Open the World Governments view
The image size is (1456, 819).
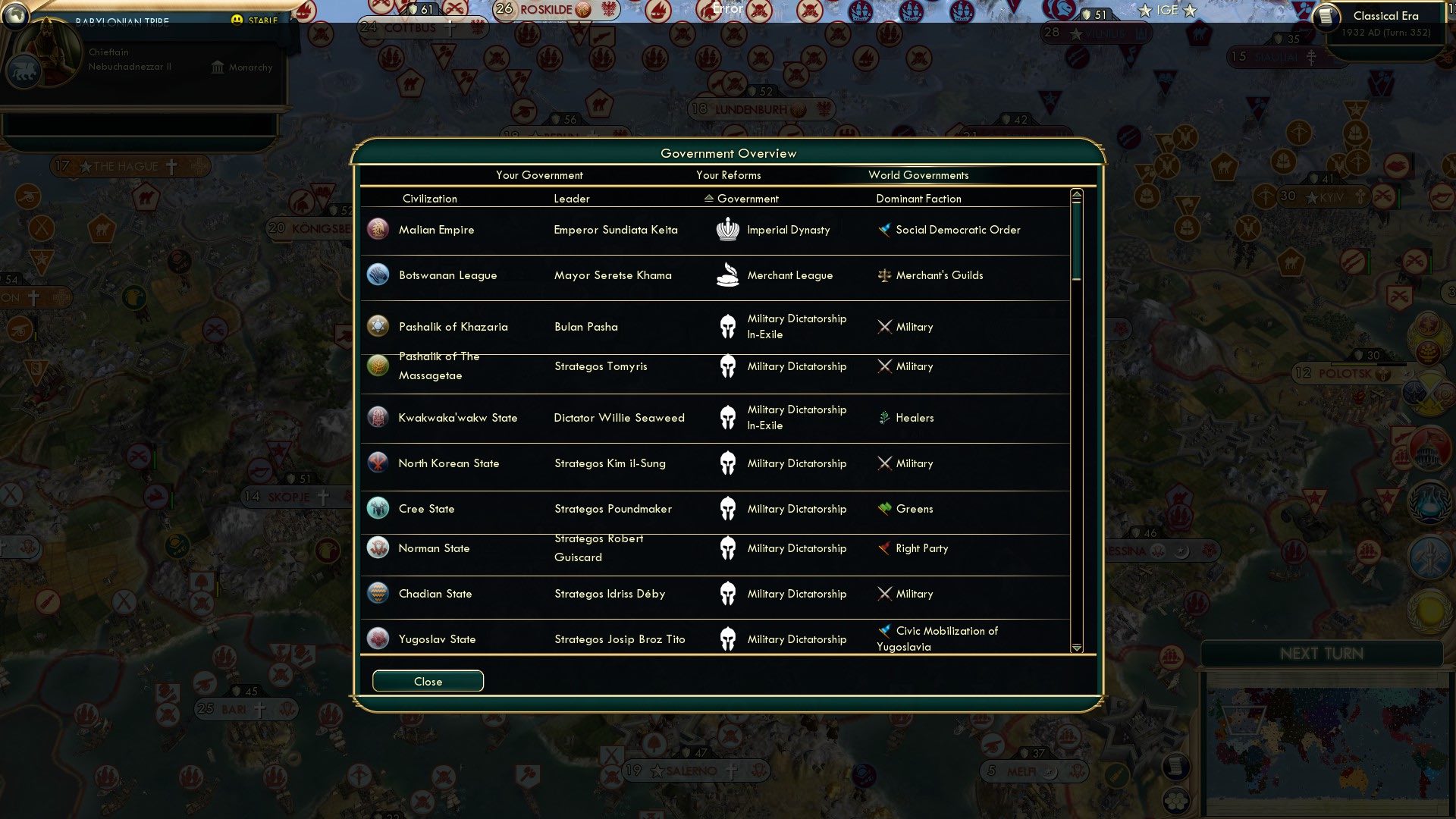[918, 175]
